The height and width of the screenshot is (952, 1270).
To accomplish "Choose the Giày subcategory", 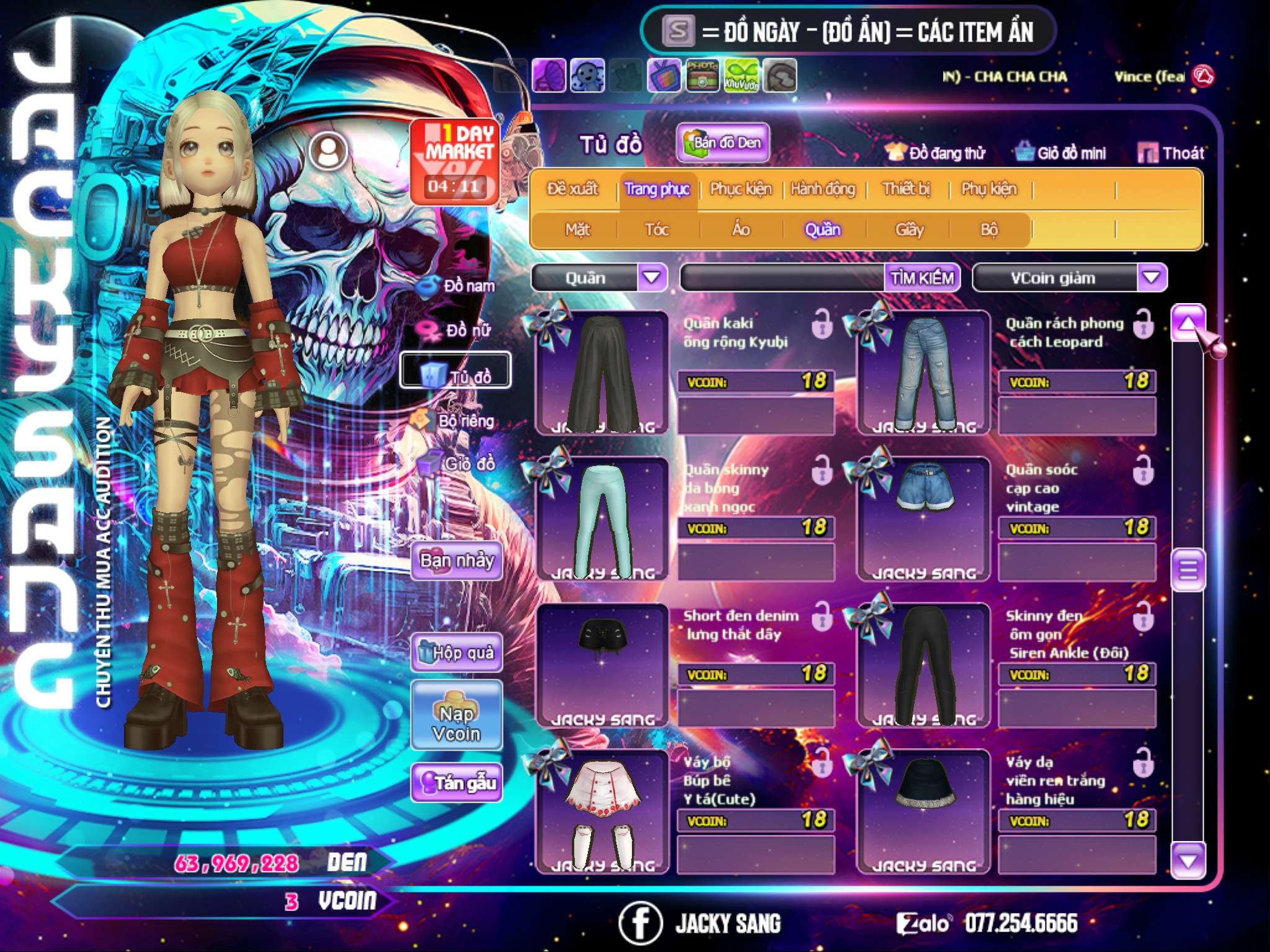I will (x=909, y=229).
